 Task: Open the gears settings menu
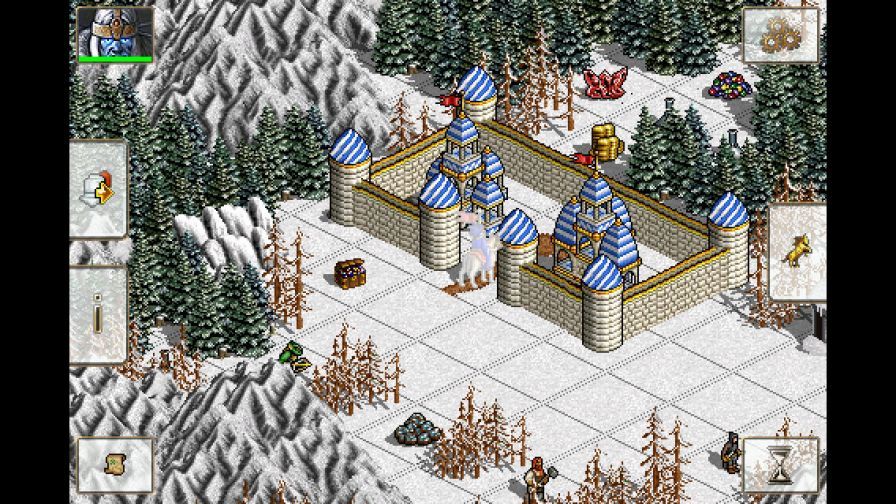click(779, 35)
